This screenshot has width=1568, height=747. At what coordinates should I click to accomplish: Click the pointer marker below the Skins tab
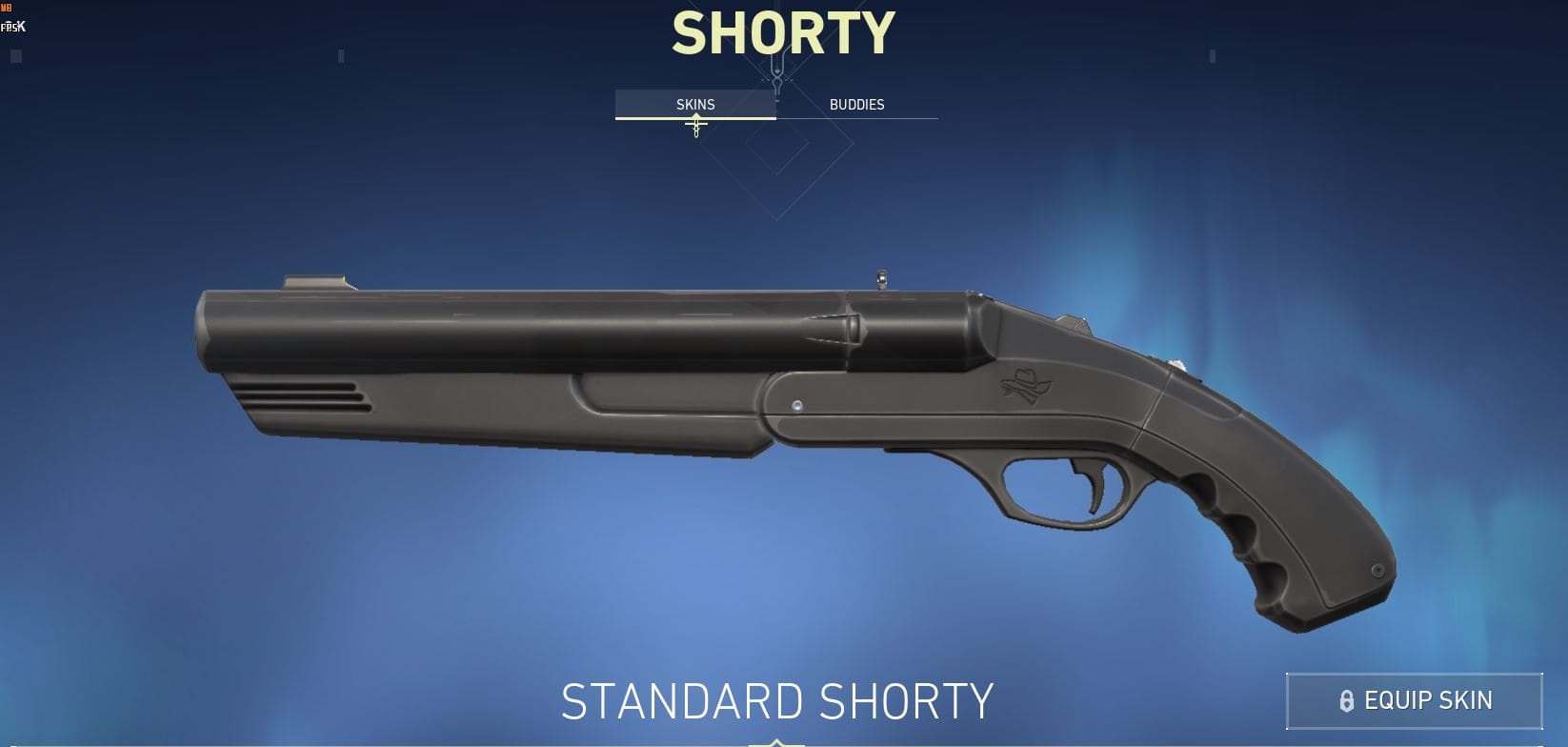694,125
